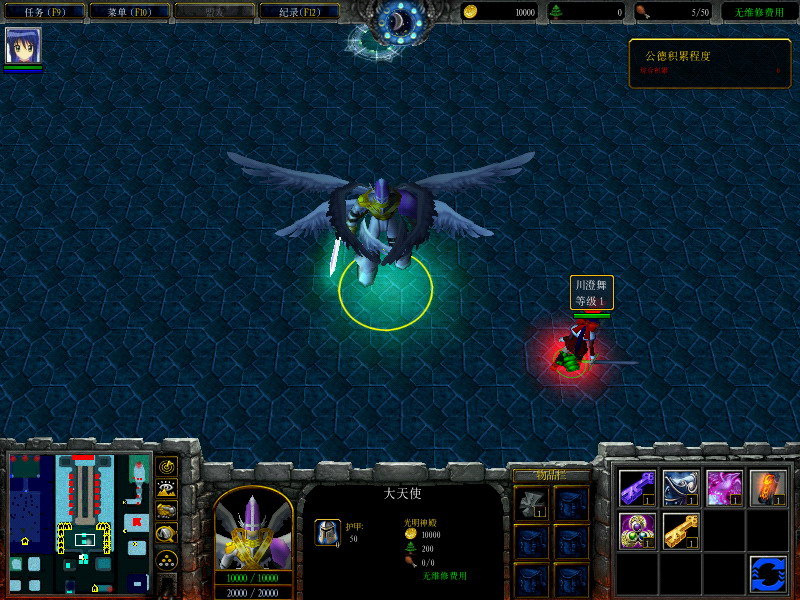The image size is (800, 600).
Task: Click the archangel unit portrait
Action: (253, 529)
